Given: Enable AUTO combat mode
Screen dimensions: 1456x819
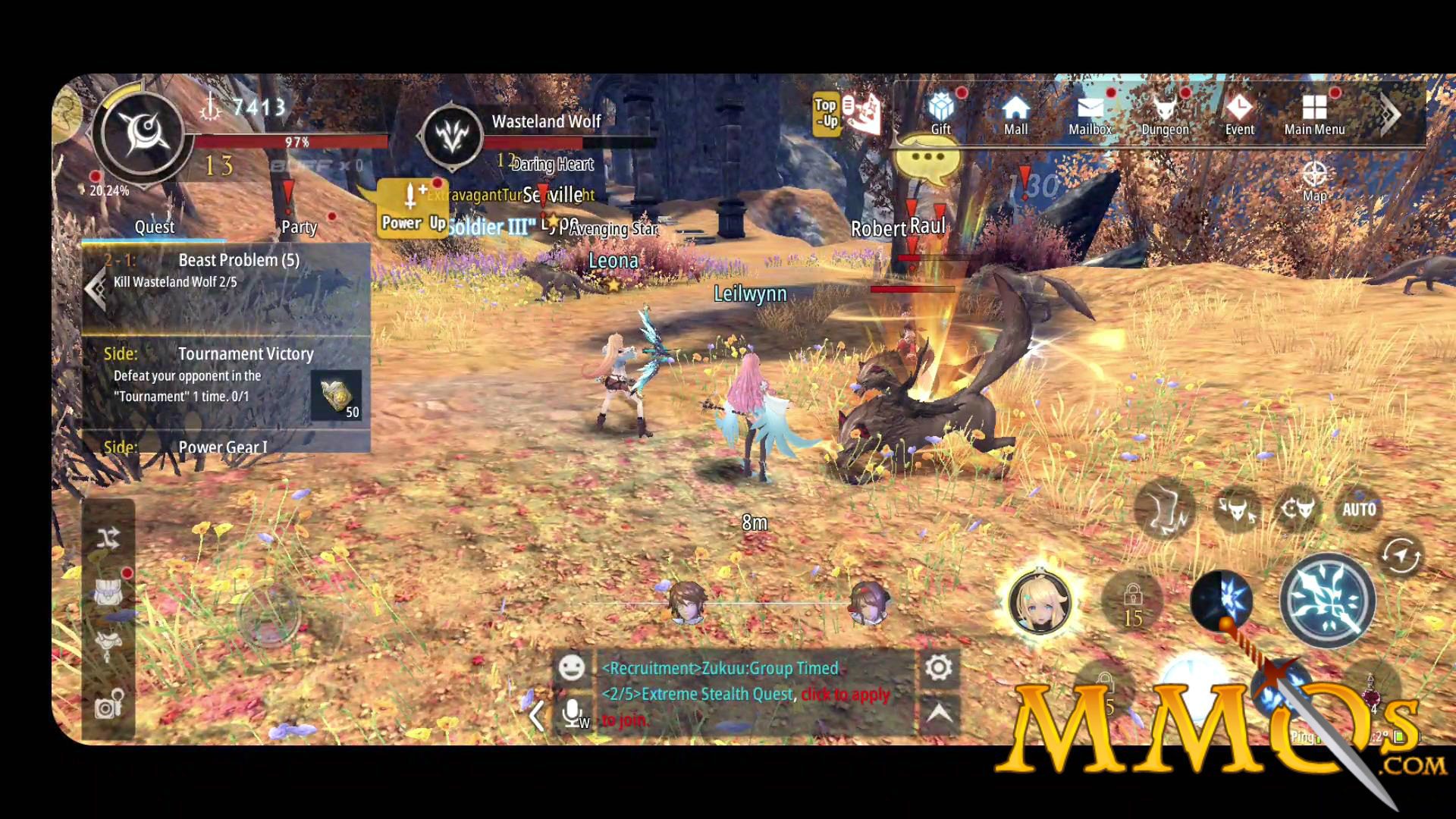Looking at the screenshot, I should click(1359, 509).
